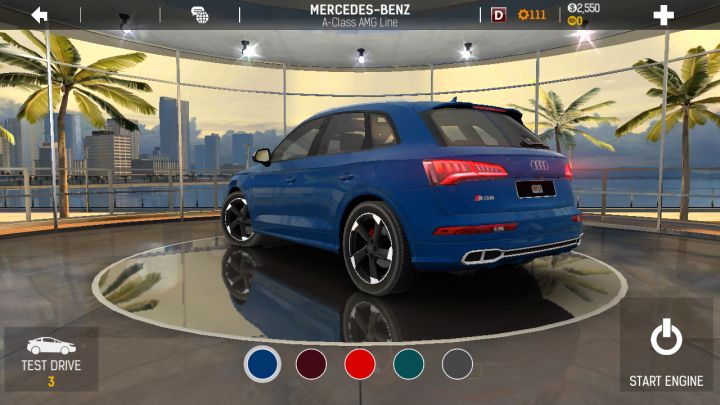Switch to the dark gray paint color

tap(457, 363)
